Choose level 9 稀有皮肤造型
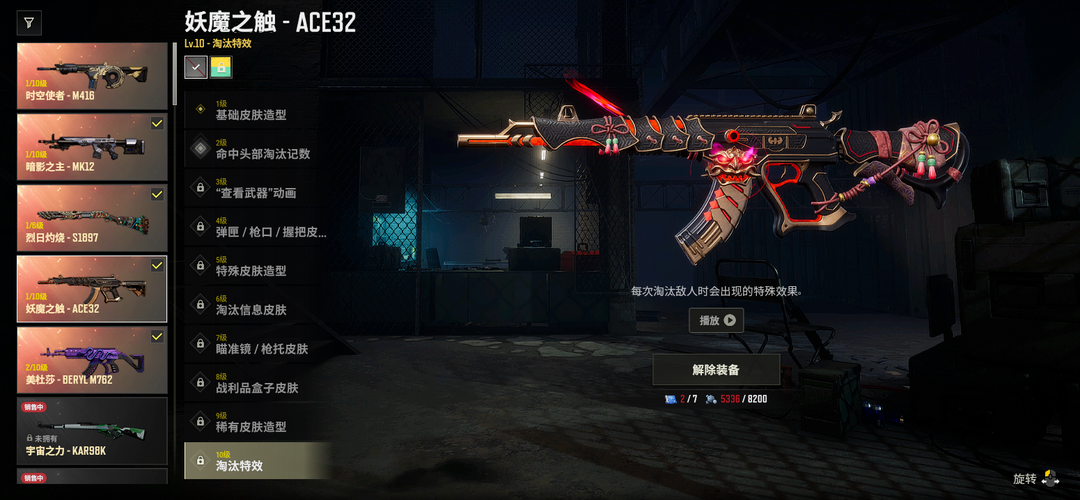1080x500 pixels. tap(257, 422)
